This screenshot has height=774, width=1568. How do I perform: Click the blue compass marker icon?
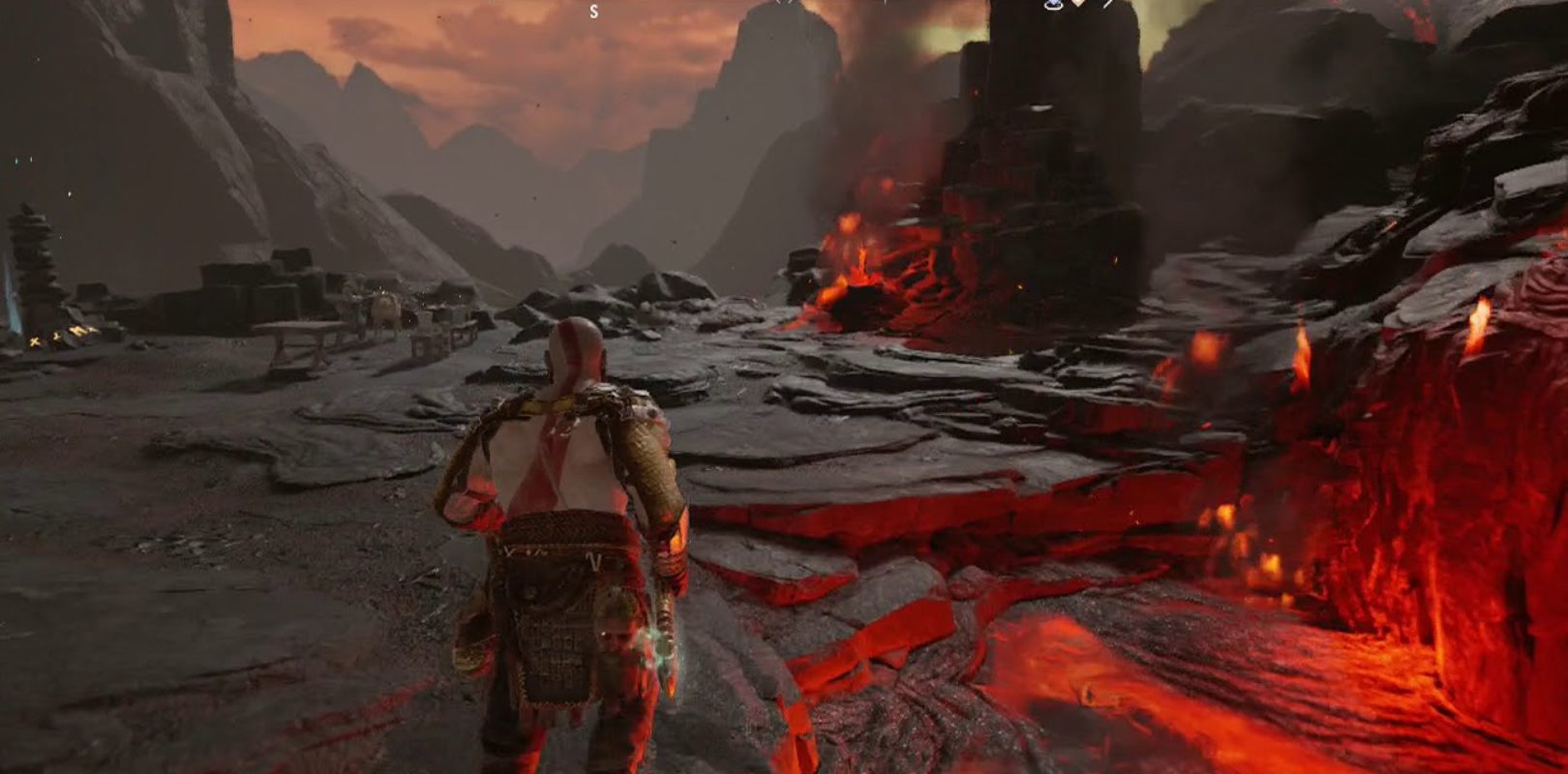pos(1053,5)
